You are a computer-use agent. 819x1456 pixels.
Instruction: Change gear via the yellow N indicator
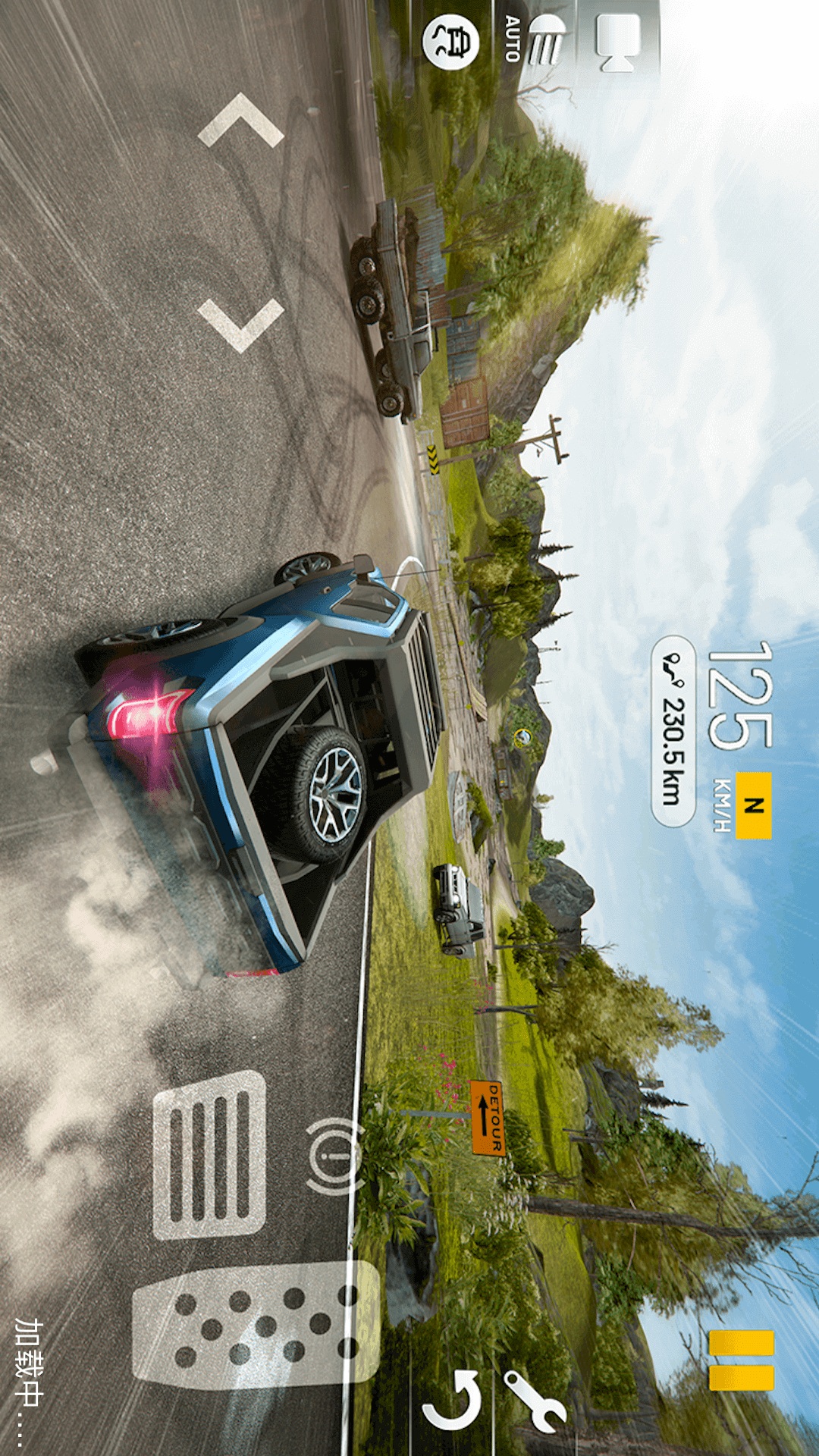[x=753, y=805]
